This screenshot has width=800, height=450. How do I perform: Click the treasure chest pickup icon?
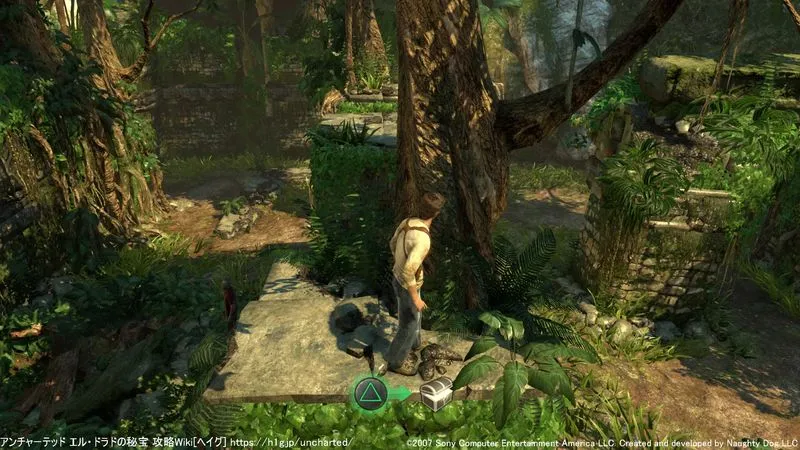435,396
